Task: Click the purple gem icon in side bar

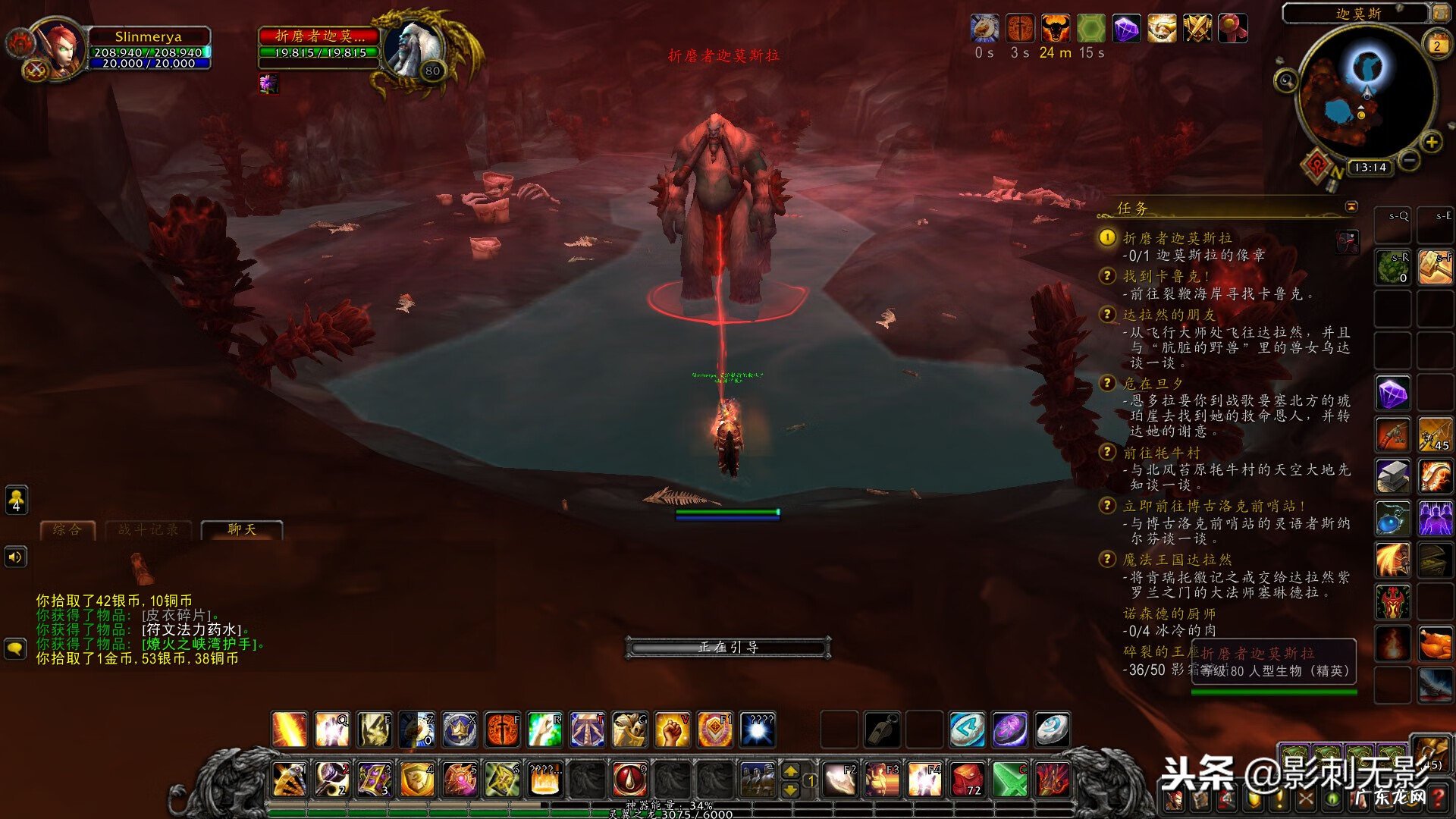Action: point(1392,394)
